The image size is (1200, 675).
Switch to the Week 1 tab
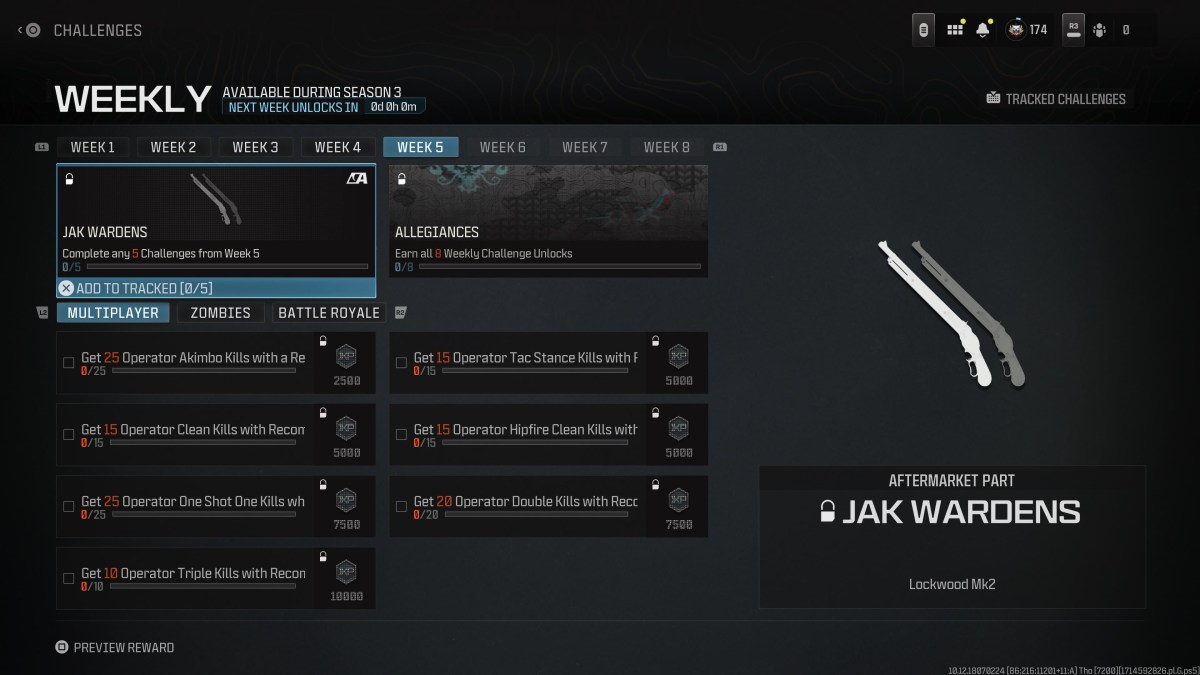tap(92, 147)
